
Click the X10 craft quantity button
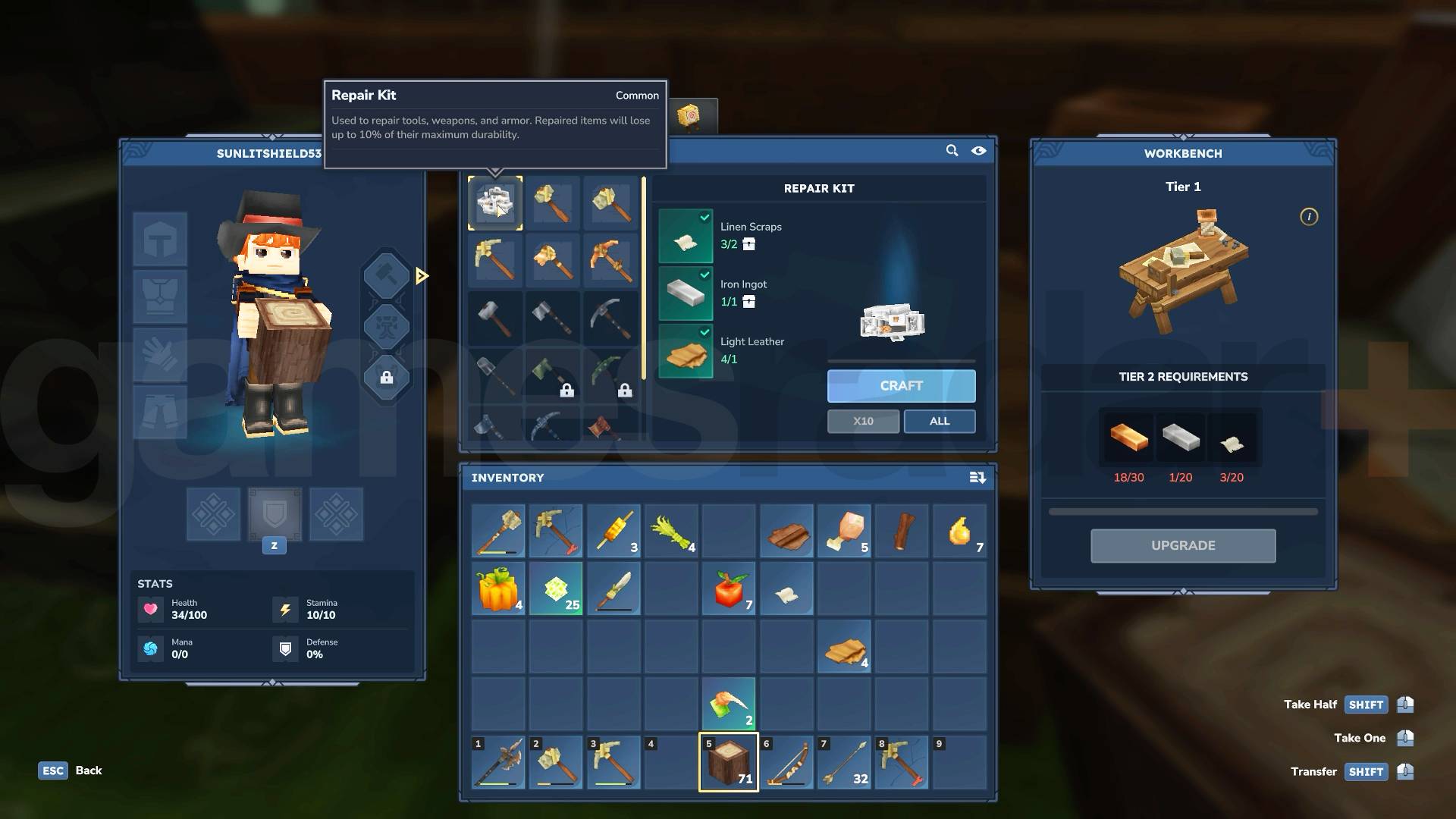[x=863, y=421]
